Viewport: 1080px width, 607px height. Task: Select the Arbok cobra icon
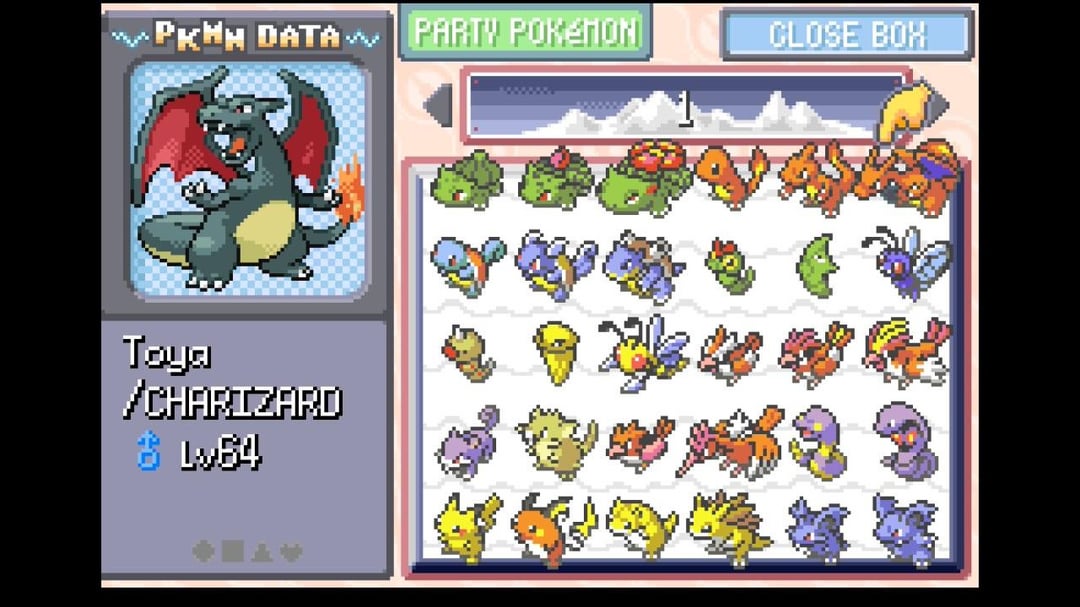click(905, 440)
